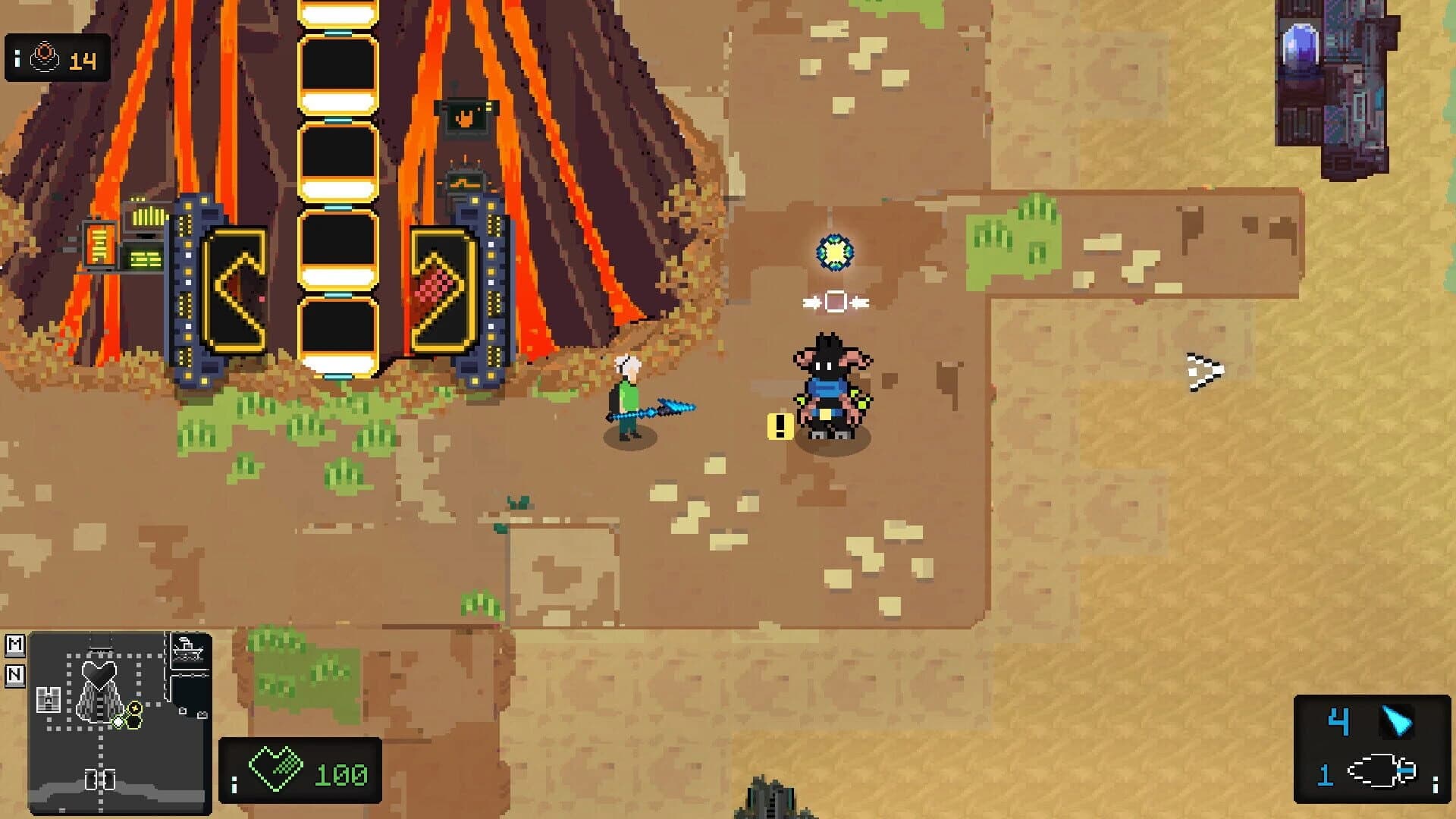1456x819 pixels.
Task: Click the converging-arrows objective marker
Action: 836,302
